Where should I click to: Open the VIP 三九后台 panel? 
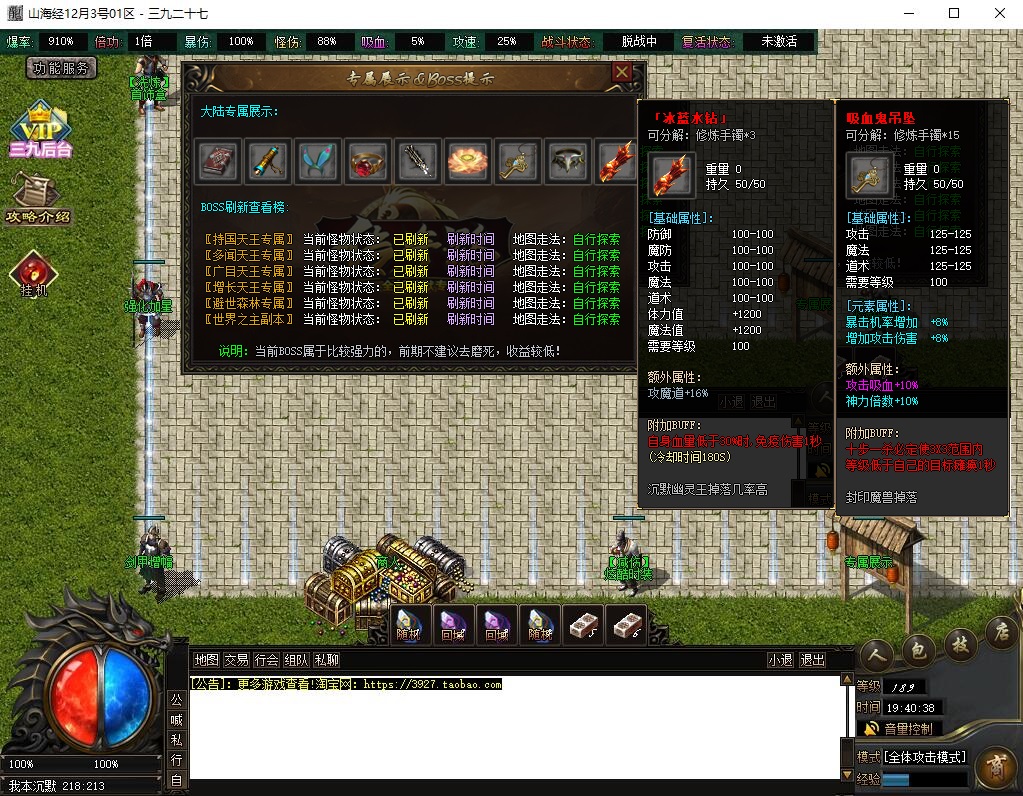click(40, 131)
